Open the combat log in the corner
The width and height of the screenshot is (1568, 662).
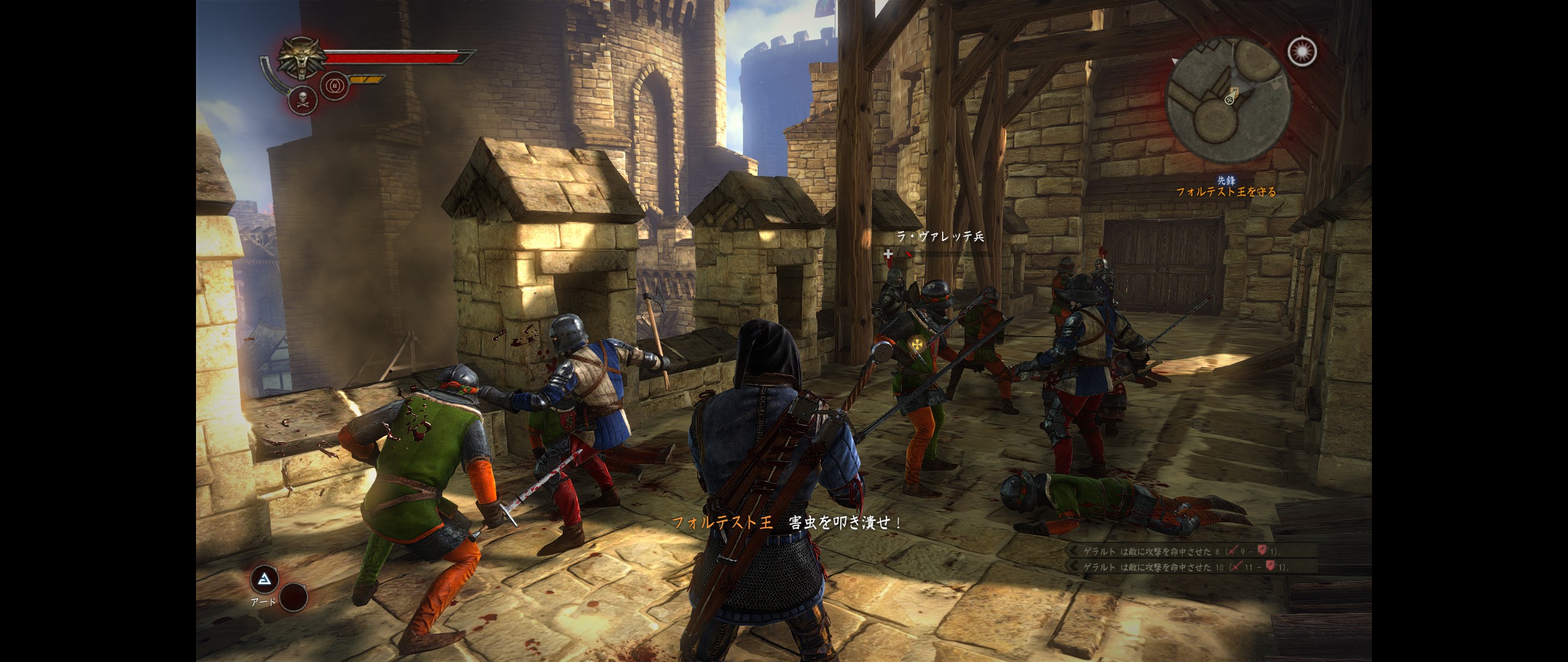[x=1190, y=559]
